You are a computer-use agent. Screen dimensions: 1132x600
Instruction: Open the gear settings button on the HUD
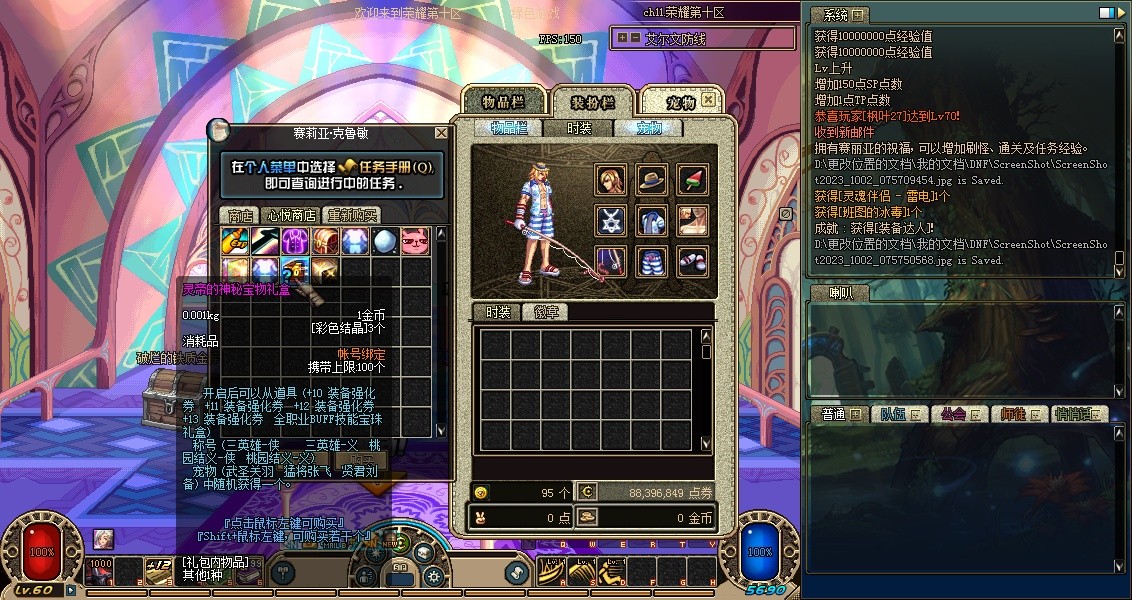click(x=433, y=576)
